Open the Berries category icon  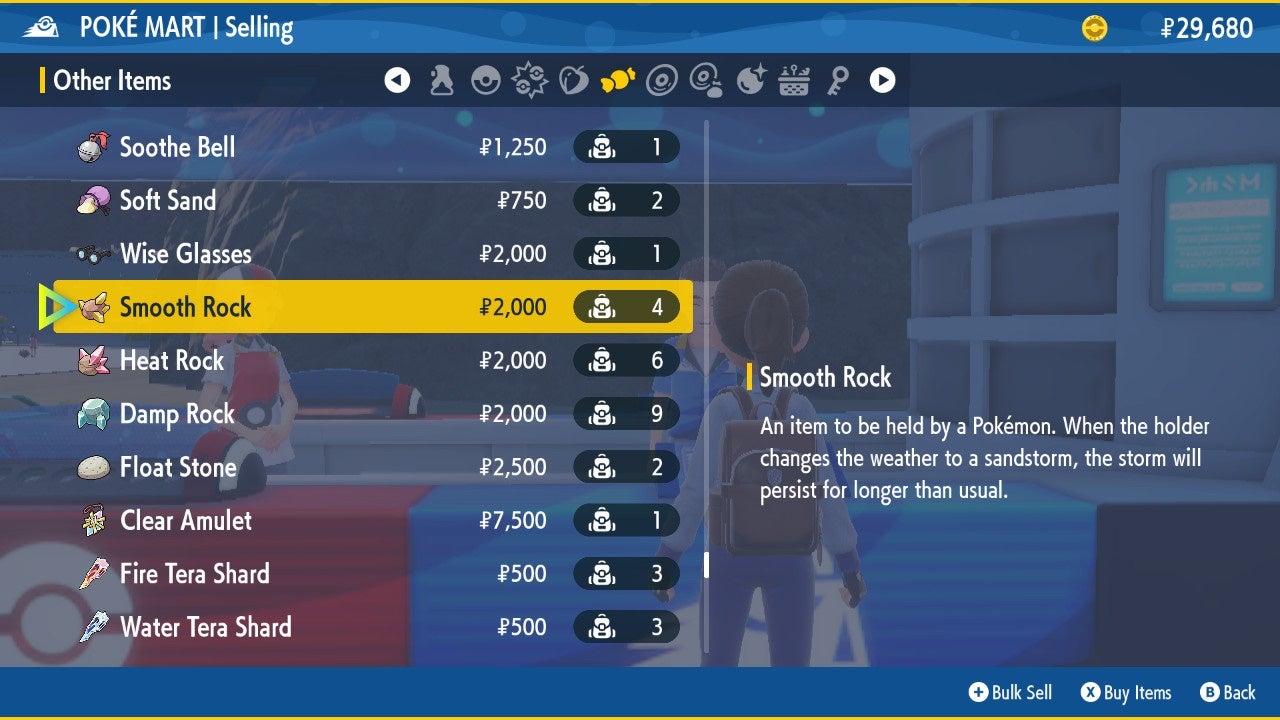[x=573, y=80]
